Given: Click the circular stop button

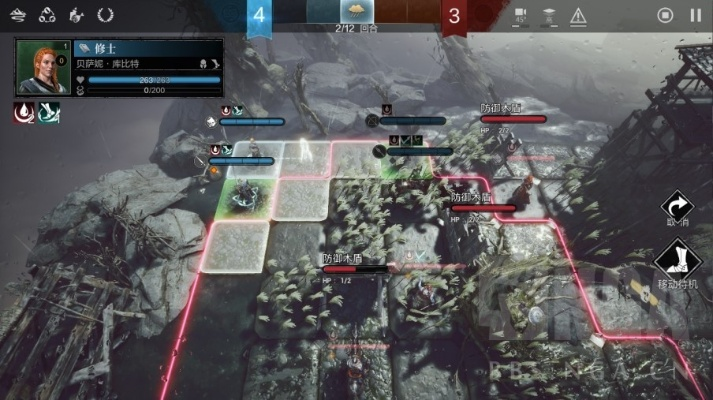Looking at the screenshot, I should [666, 15].
